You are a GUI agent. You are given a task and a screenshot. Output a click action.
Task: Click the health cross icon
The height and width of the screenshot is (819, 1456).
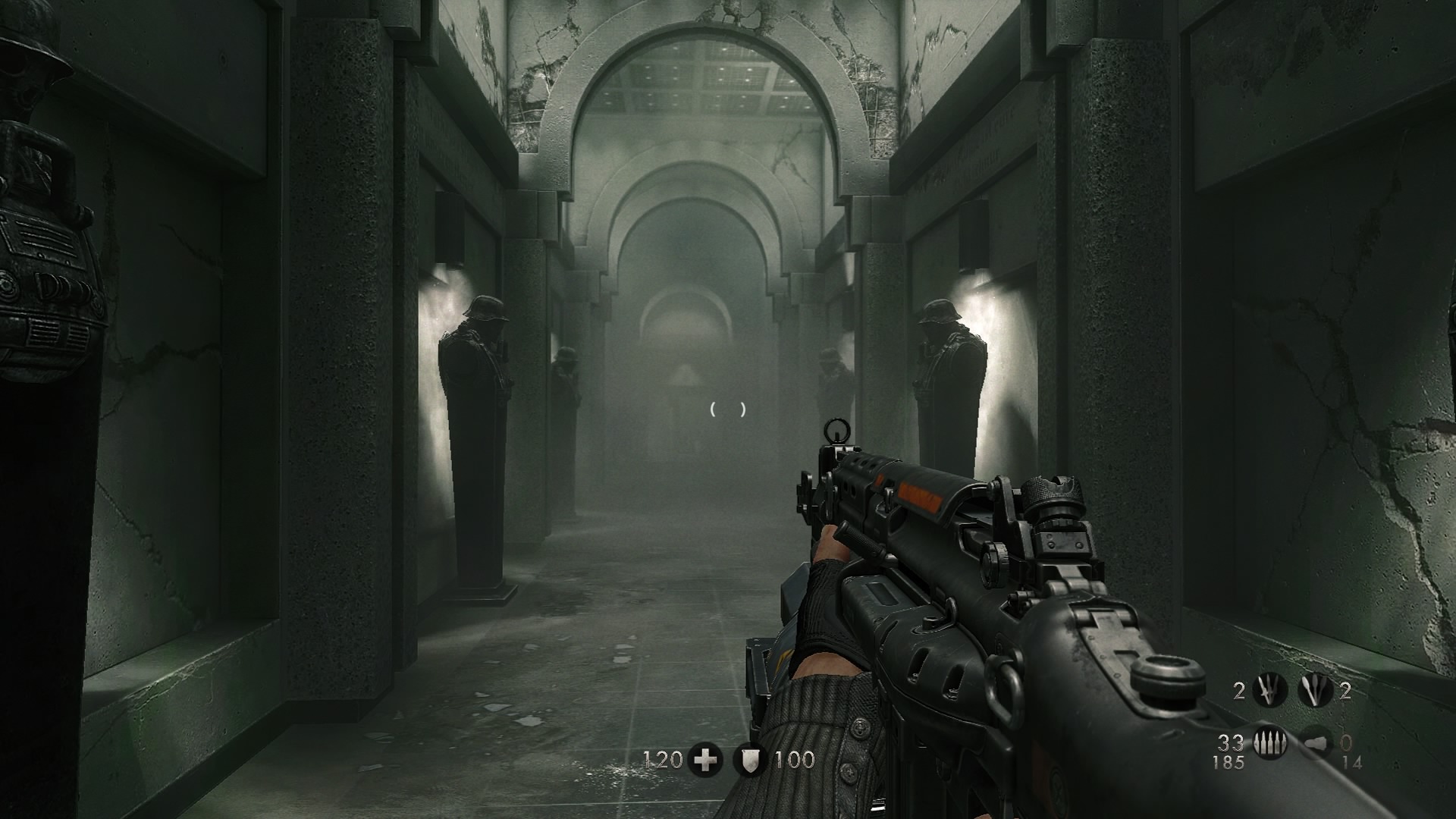coord(705,759)
